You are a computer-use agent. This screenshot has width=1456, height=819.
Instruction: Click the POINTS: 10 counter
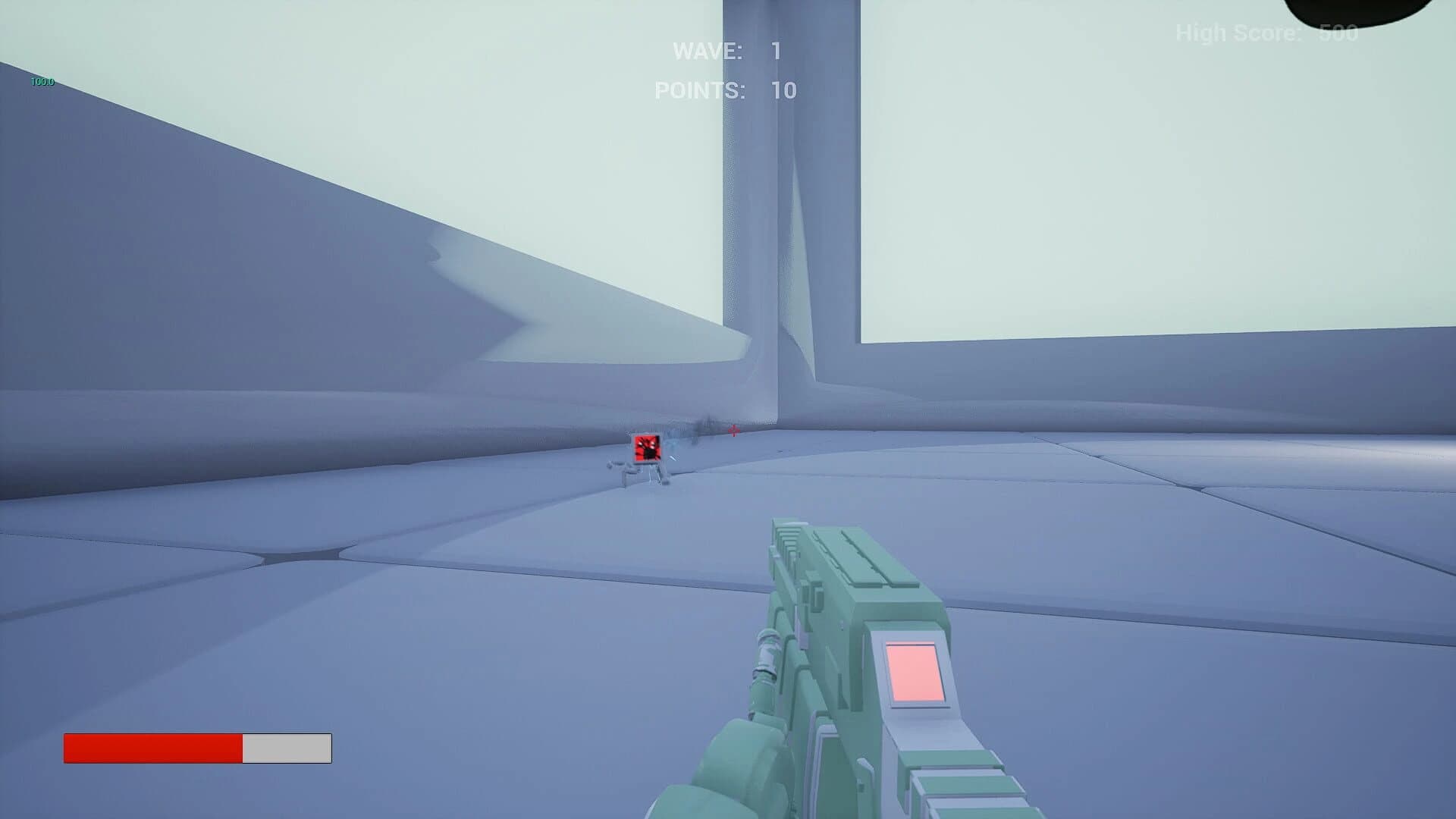(728, 90)
